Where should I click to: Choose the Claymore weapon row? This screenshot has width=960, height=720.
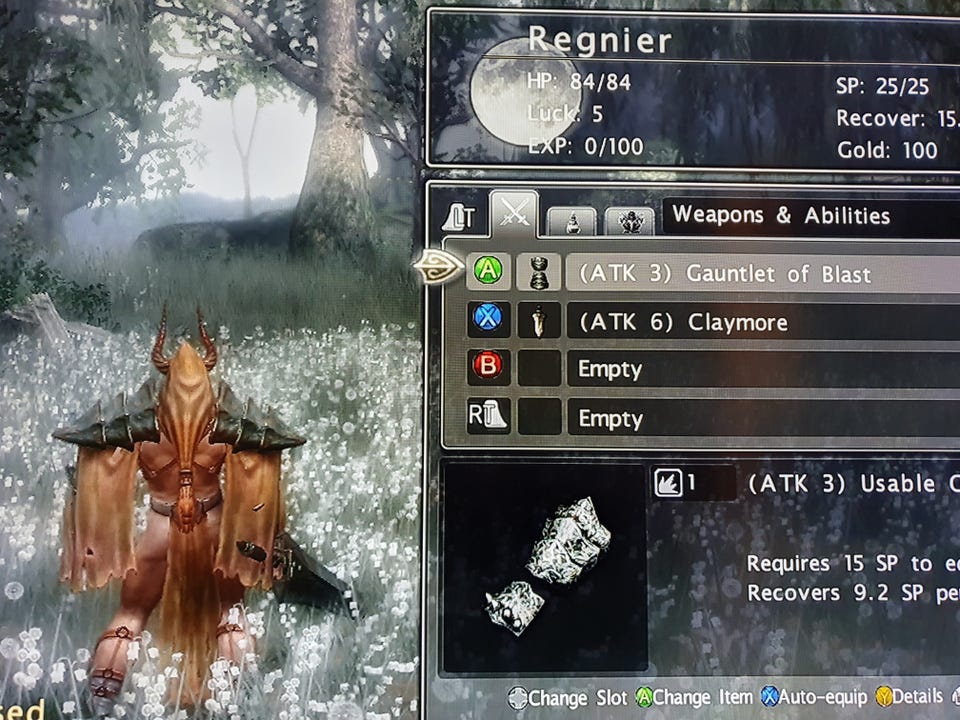(760, 322)
